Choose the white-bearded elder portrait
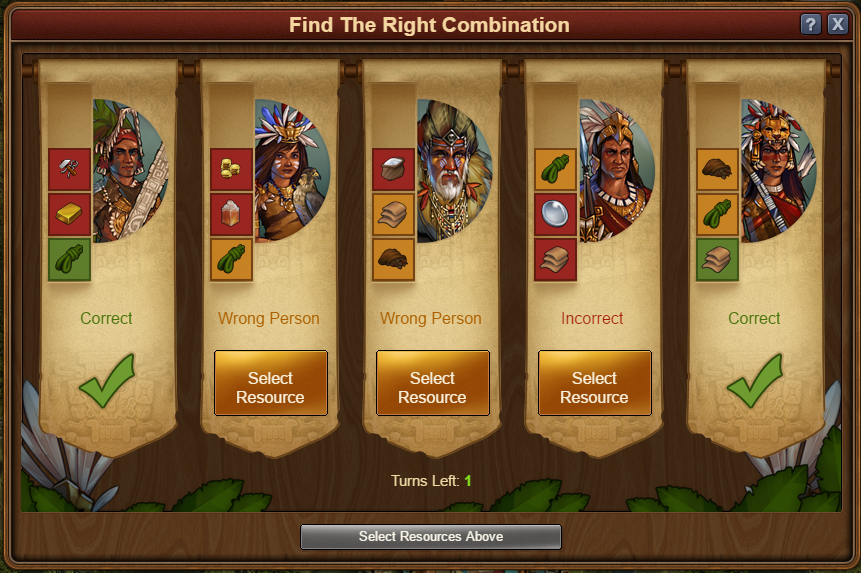 tap(454, 171)
